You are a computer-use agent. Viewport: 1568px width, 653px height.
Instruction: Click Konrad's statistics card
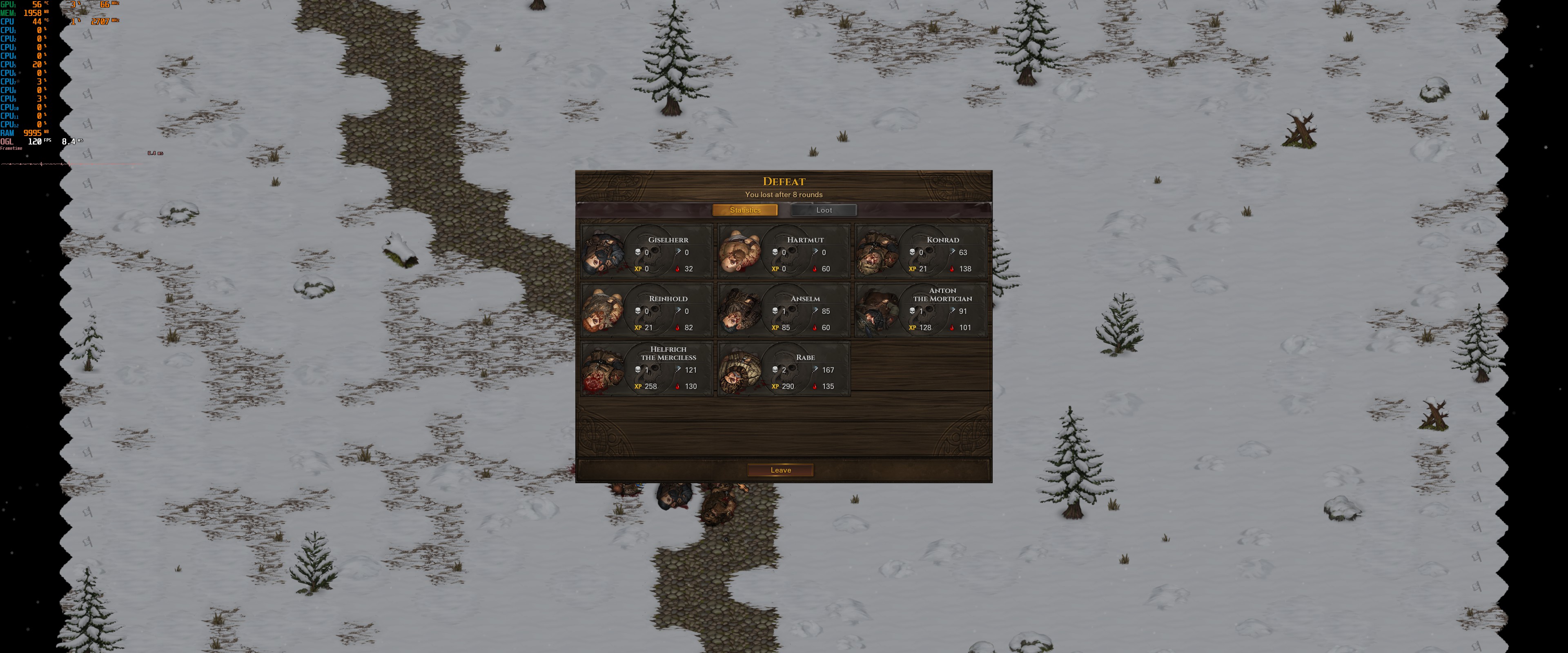[921, 252]
